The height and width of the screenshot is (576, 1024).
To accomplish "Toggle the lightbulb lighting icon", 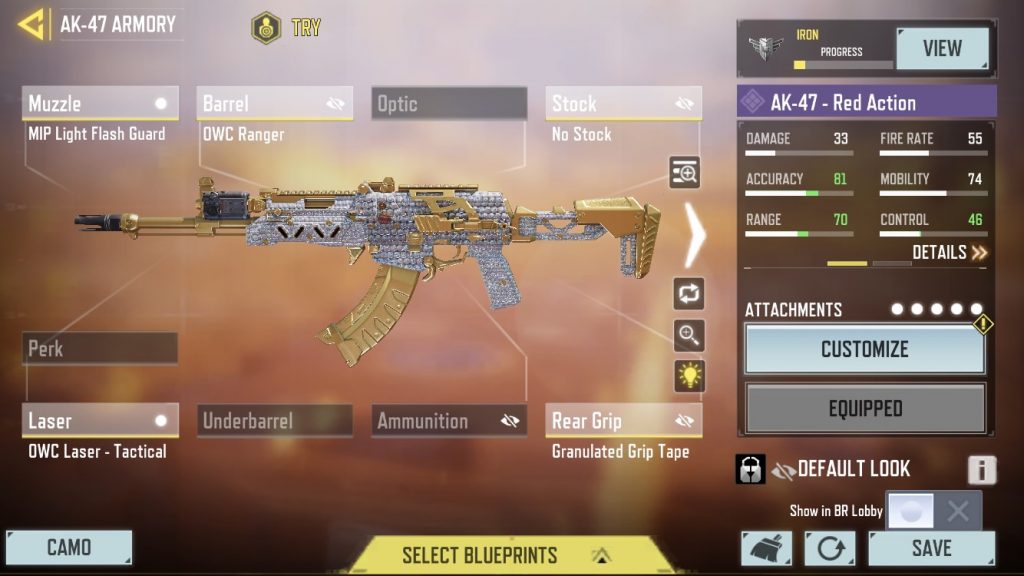I will [689, 376].
